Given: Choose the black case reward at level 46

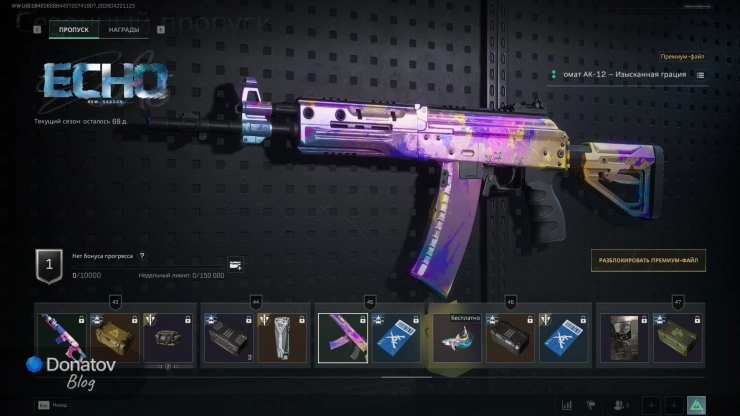Looking at the screenshot, I should 510,340.
